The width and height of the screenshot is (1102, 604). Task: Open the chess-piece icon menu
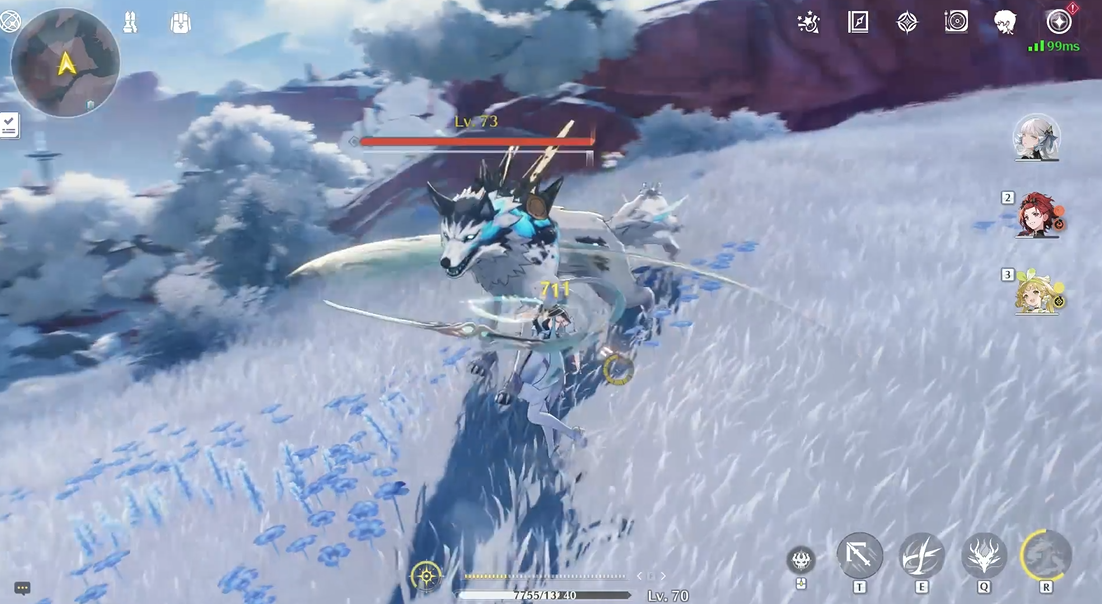pos(130,22)
